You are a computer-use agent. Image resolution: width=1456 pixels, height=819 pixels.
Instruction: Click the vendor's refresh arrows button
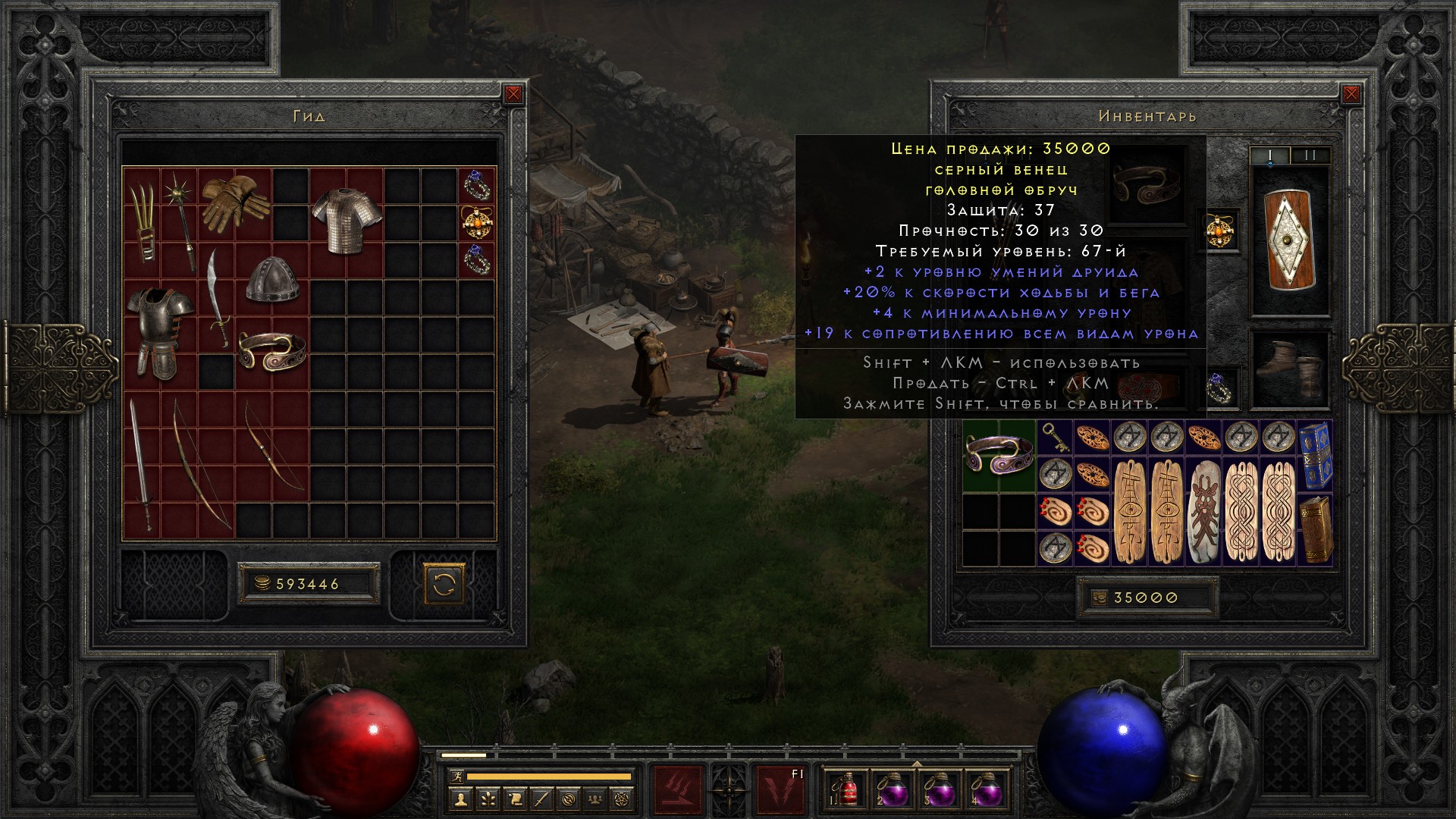444,584
